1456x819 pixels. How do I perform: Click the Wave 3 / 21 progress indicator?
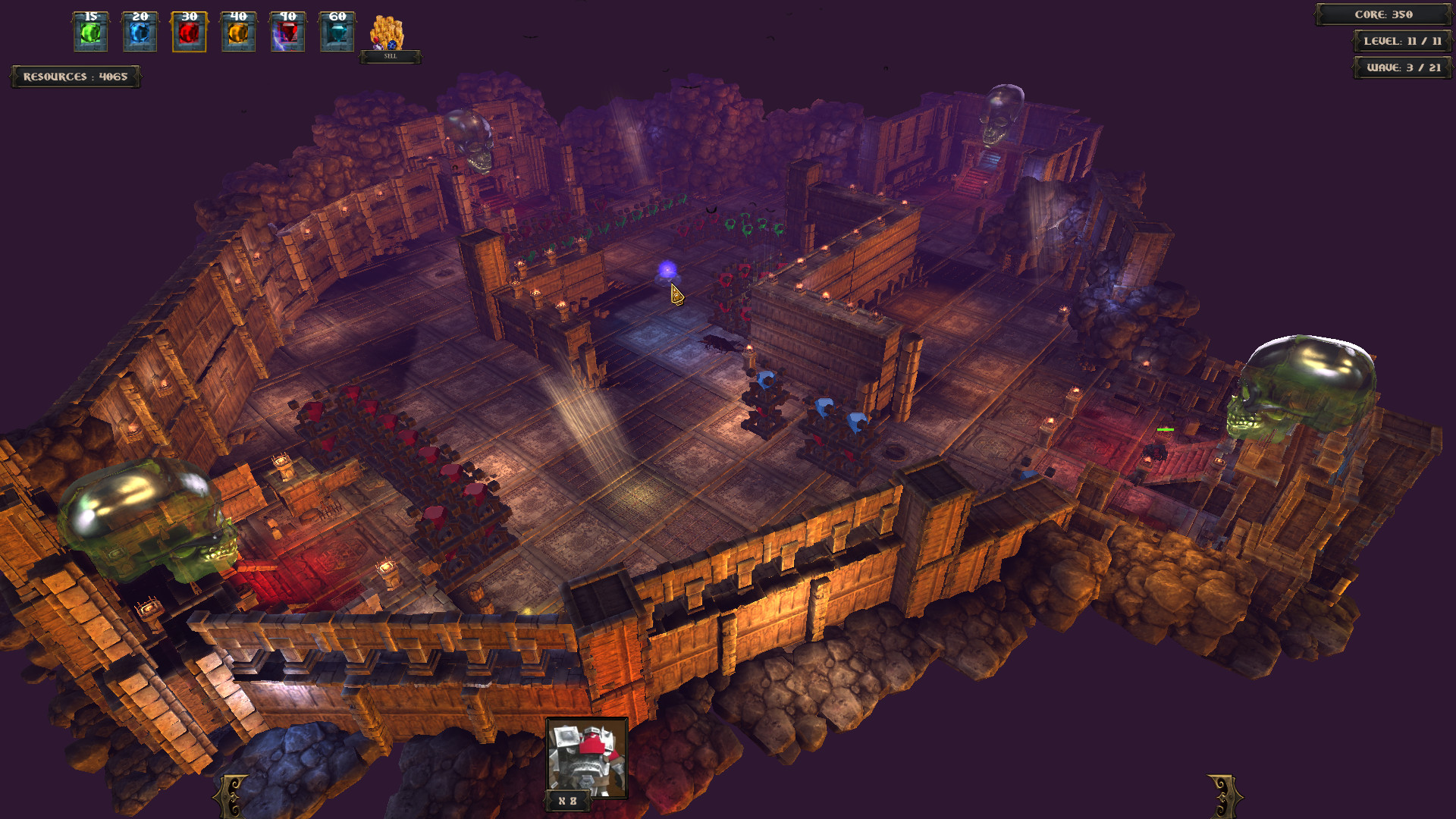pyautogui.click(x=1403, y=68)
